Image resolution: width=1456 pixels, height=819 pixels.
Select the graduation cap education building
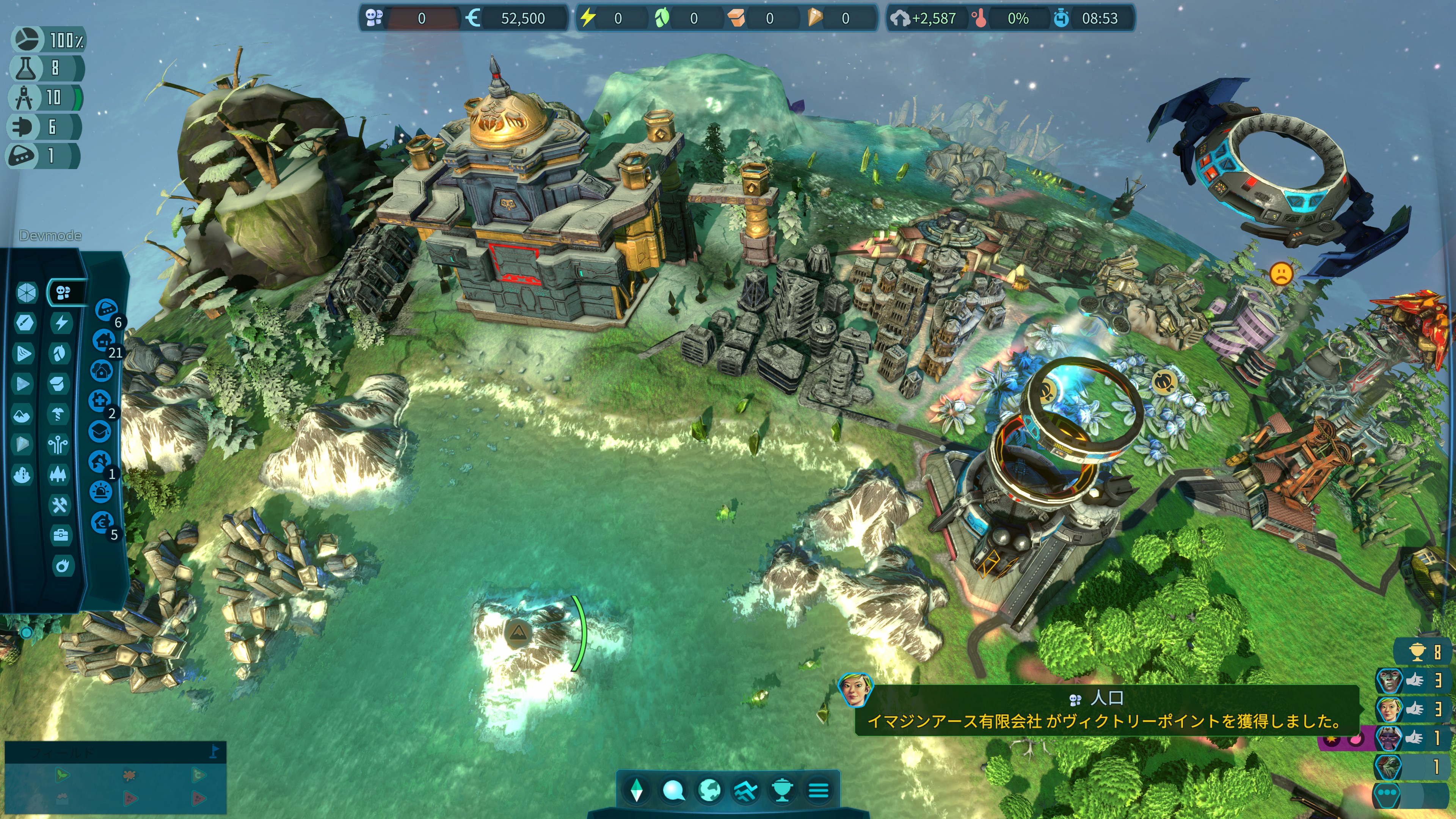point(100,432)
